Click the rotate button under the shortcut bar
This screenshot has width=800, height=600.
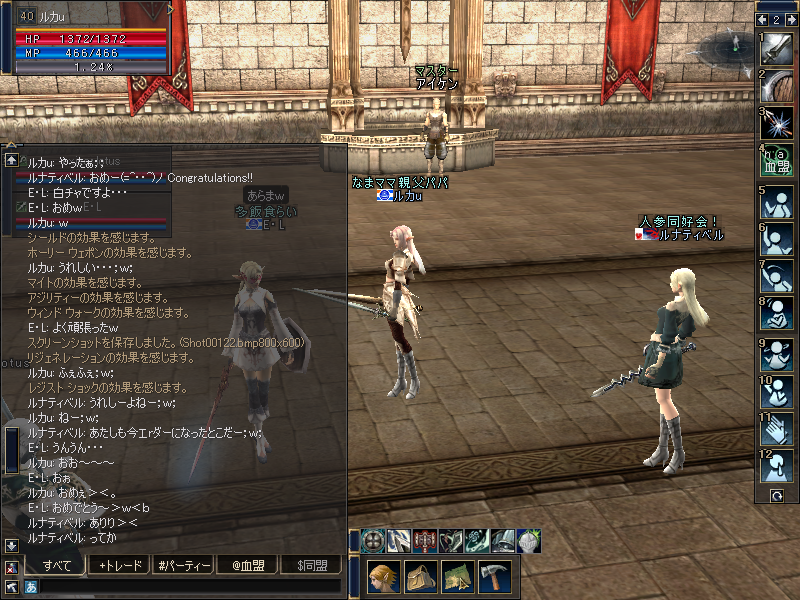(x=775, y=495)
